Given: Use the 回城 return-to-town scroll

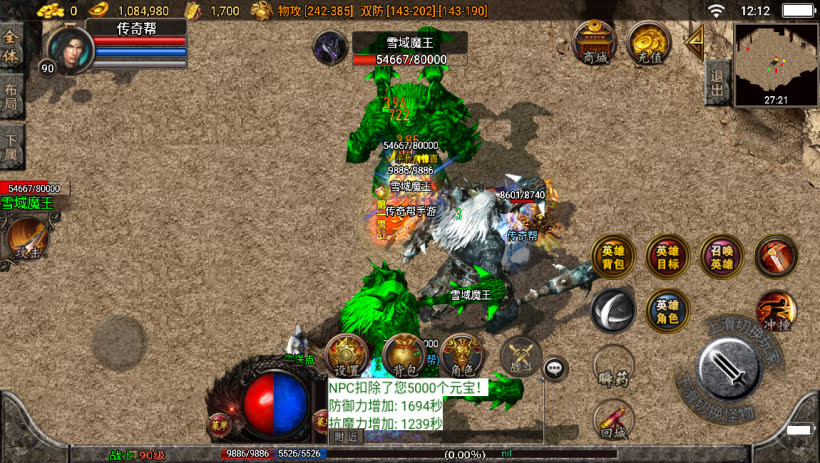Looking at the screenshot, I should 612,419.
